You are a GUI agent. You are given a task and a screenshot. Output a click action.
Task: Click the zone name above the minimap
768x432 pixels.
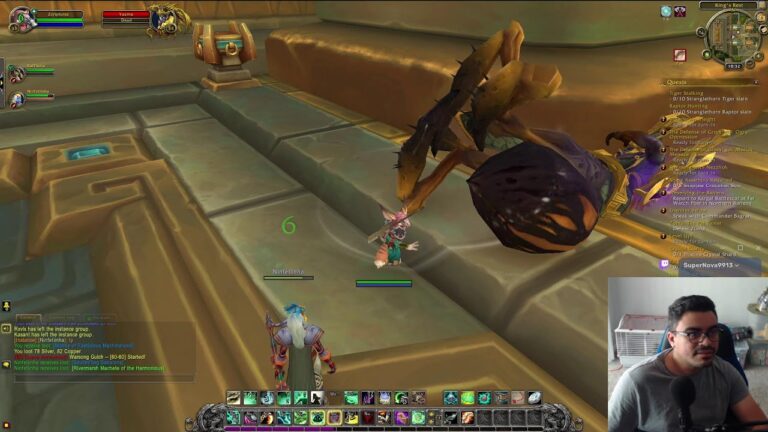[x=727, y=6]
